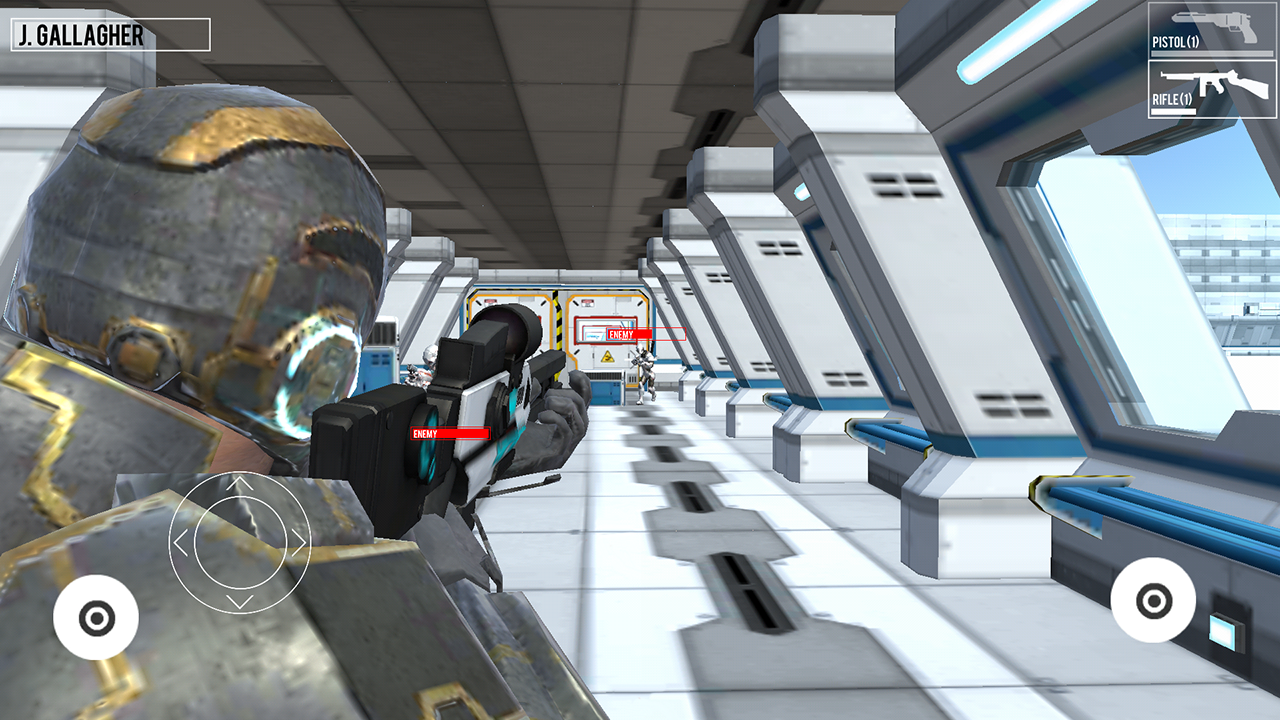The height and width of the screenshot is (720, 1280).
Task: Tap the ENEMY label on the distant robot
Action: 620,333
